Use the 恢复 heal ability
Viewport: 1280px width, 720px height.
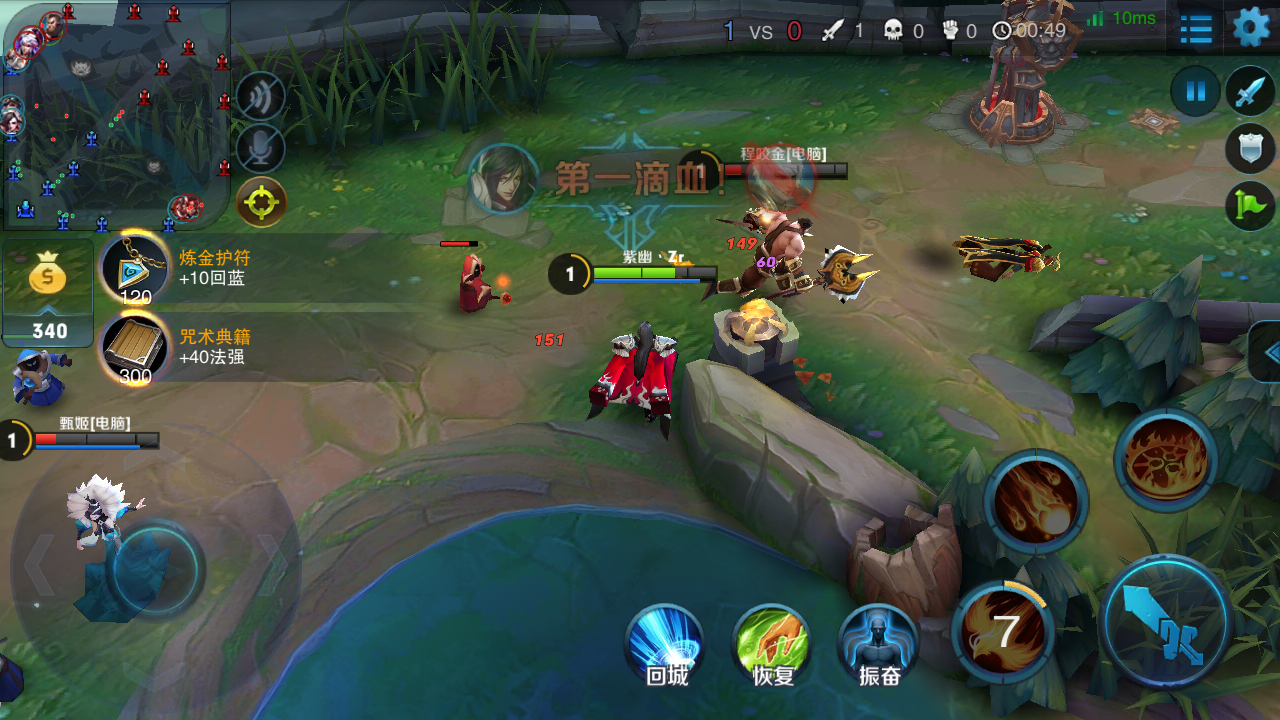coord(771,643)
